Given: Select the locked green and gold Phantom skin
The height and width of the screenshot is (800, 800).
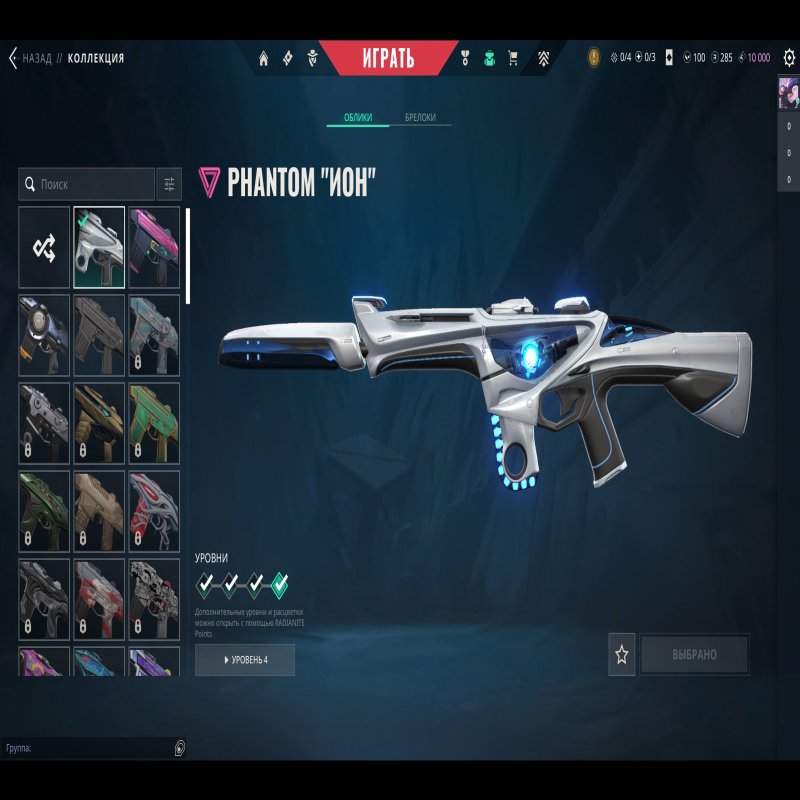Looking at the screenshot, I should pyautogui.click(x=154, y=423).
